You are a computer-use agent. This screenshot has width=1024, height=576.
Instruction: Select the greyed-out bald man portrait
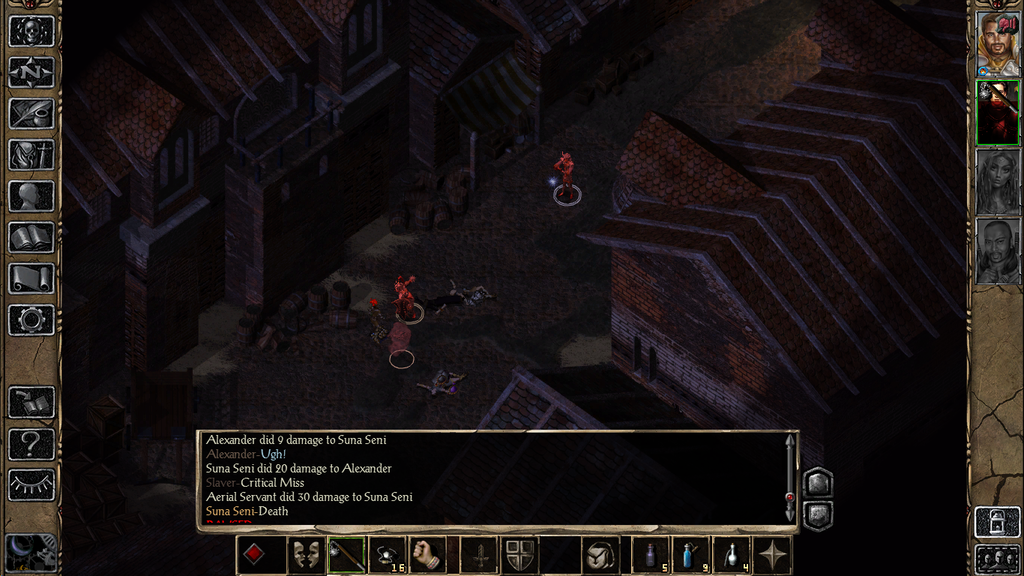point(997,251)
